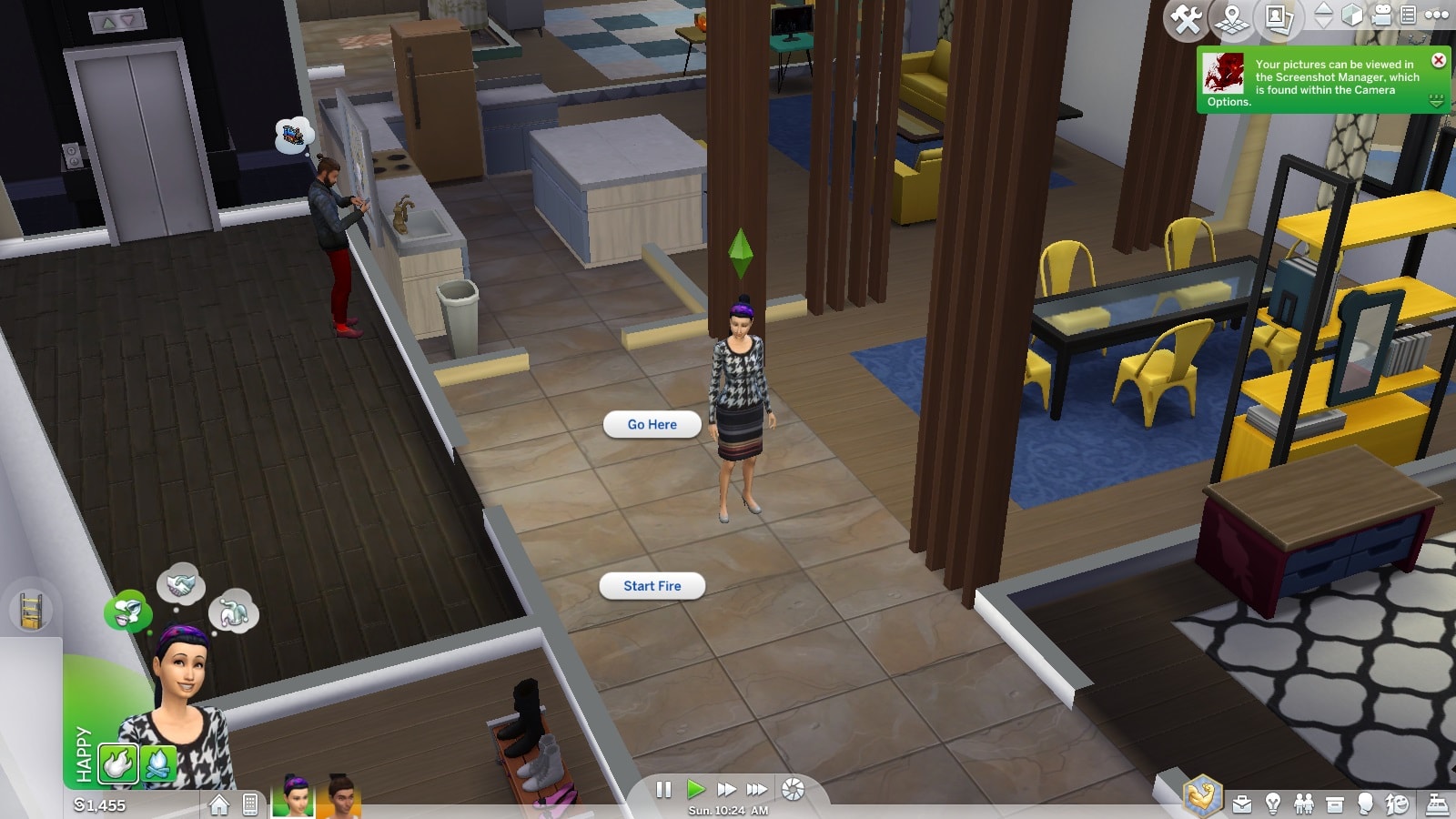Choose the Start Fire interaction
Screen dimensions: 1456x819
[652, 586]
